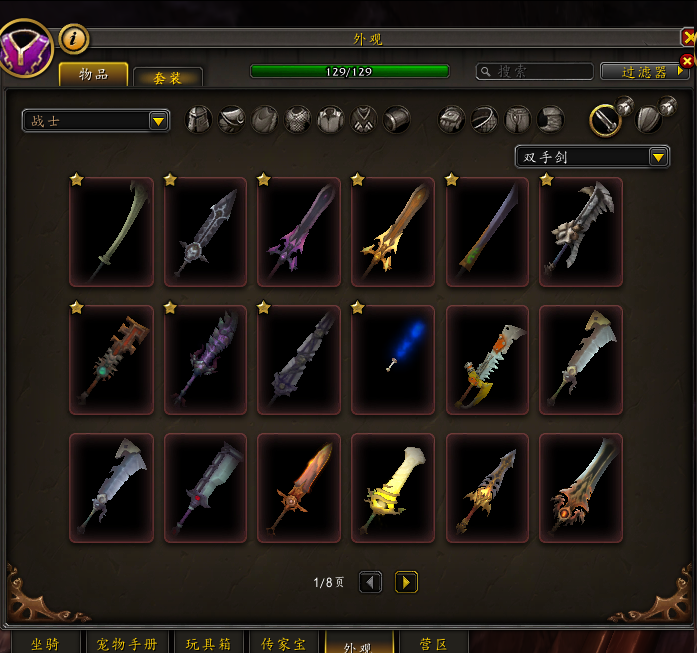Choose the helmet slot icon
The height and width of the screenshot is (653, 697).
(x=200, y=120)
